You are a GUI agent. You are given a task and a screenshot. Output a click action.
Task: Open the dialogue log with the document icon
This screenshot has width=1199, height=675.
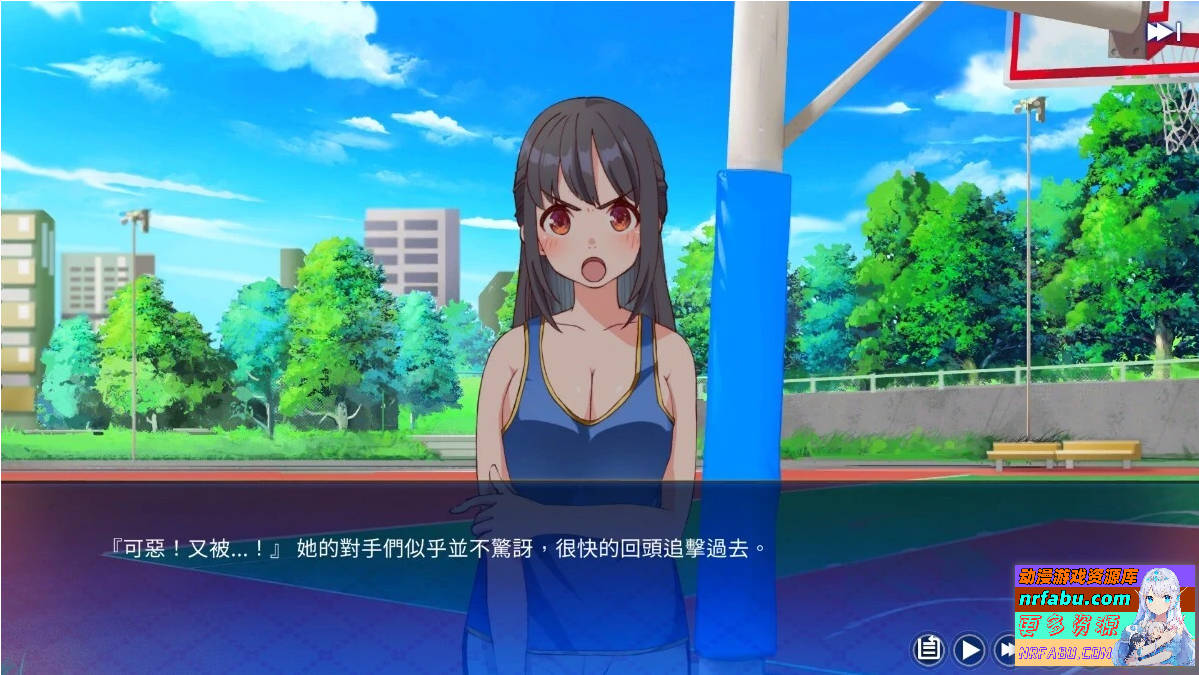pos(929,650)
